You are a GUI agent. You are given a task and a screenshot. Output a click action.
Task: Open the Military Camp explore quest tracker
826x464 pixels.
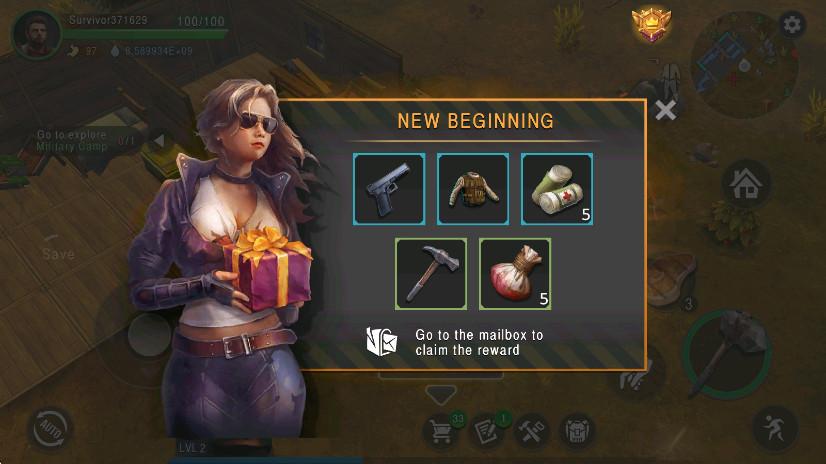[75, 140]
